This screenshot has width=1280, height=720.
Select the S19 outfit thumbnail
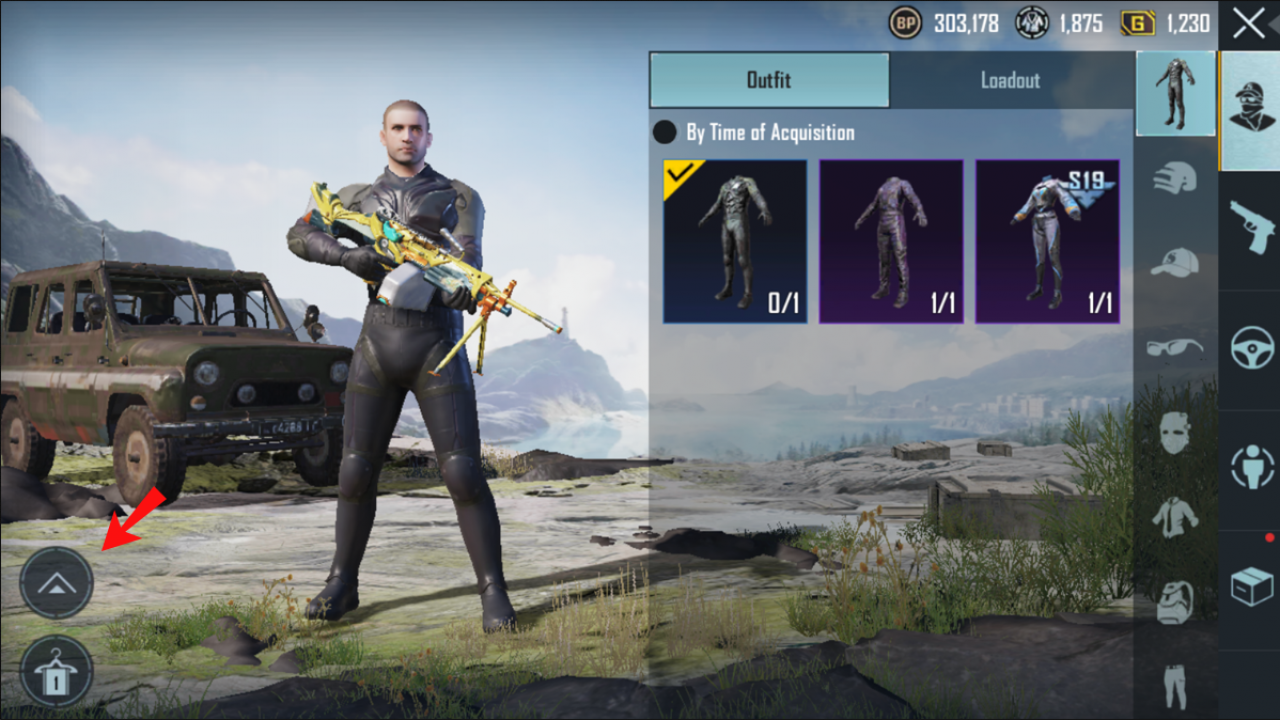point(1048,240)
